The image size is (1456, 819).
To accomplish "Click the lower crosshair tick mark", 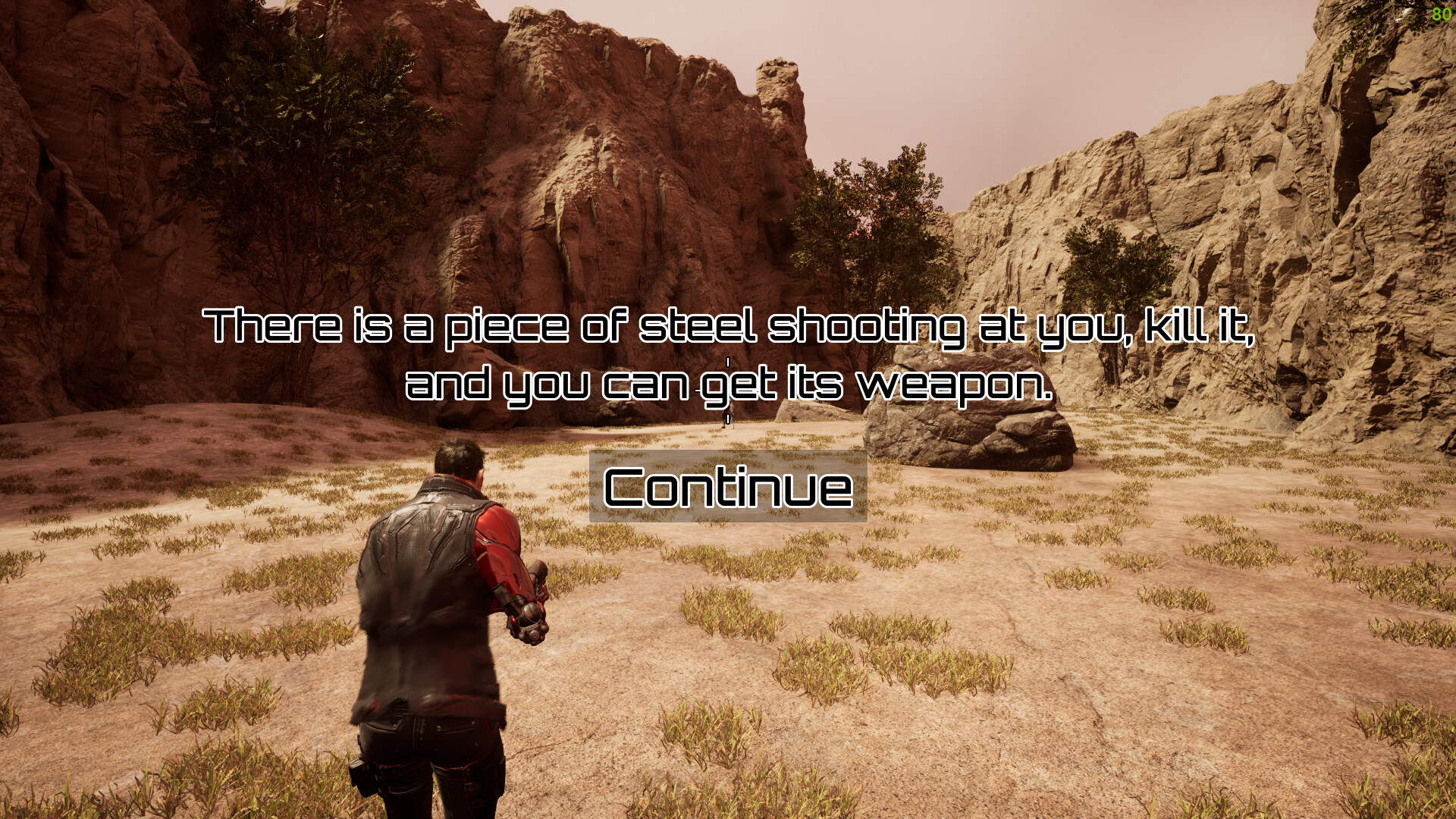I will 726,417.
